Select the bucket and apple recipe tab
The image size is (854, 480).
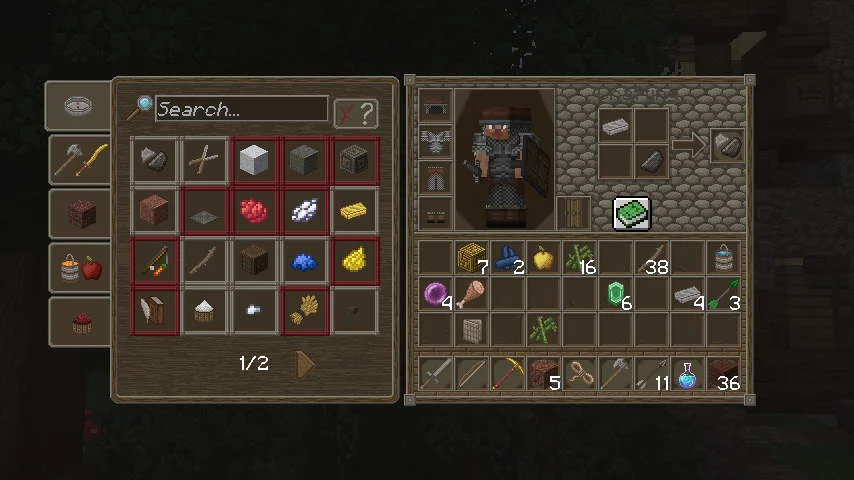pyautogui.click(x=79, y=267)
